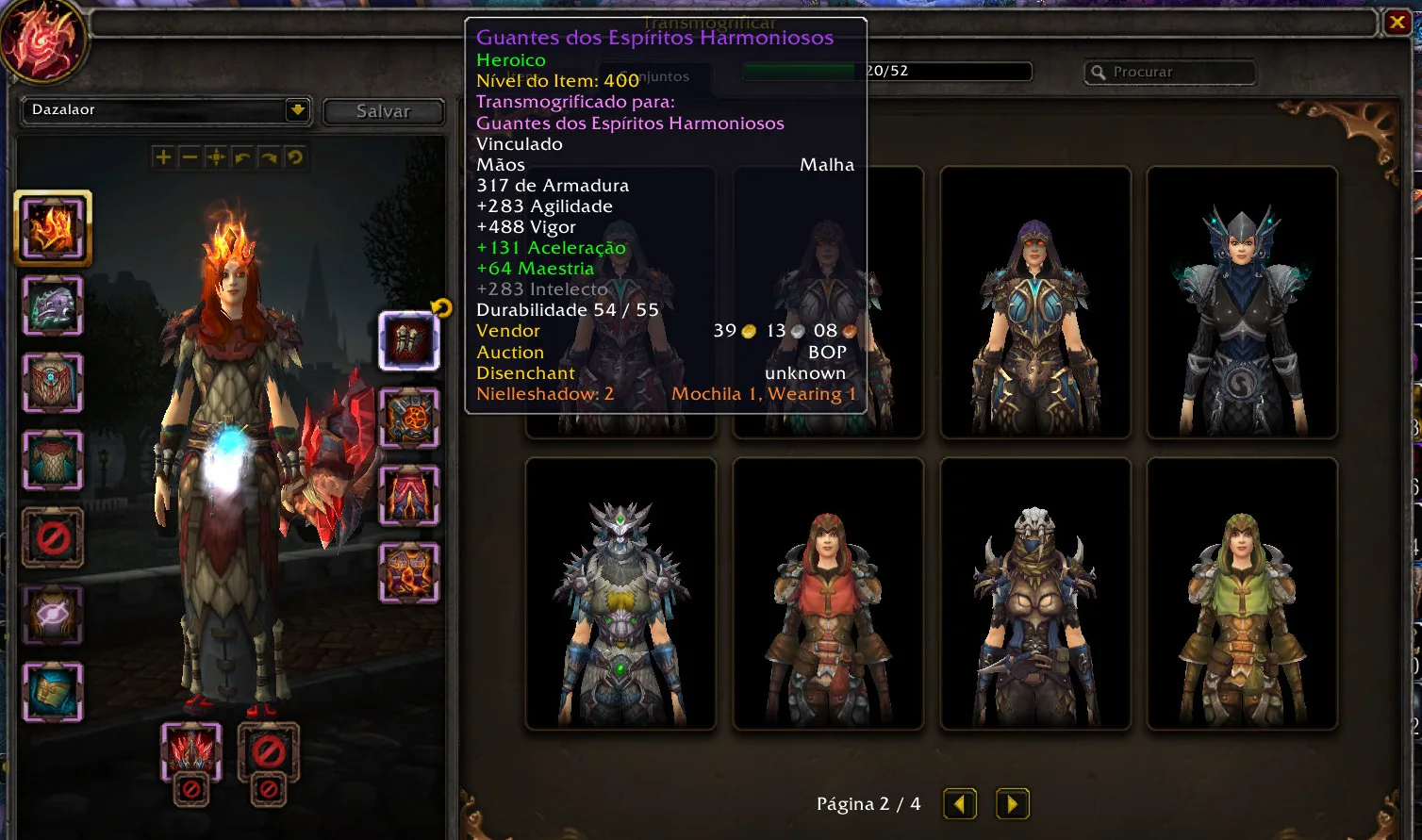
Task: Rotate the character model right
Action: click(x=268, y=156)
